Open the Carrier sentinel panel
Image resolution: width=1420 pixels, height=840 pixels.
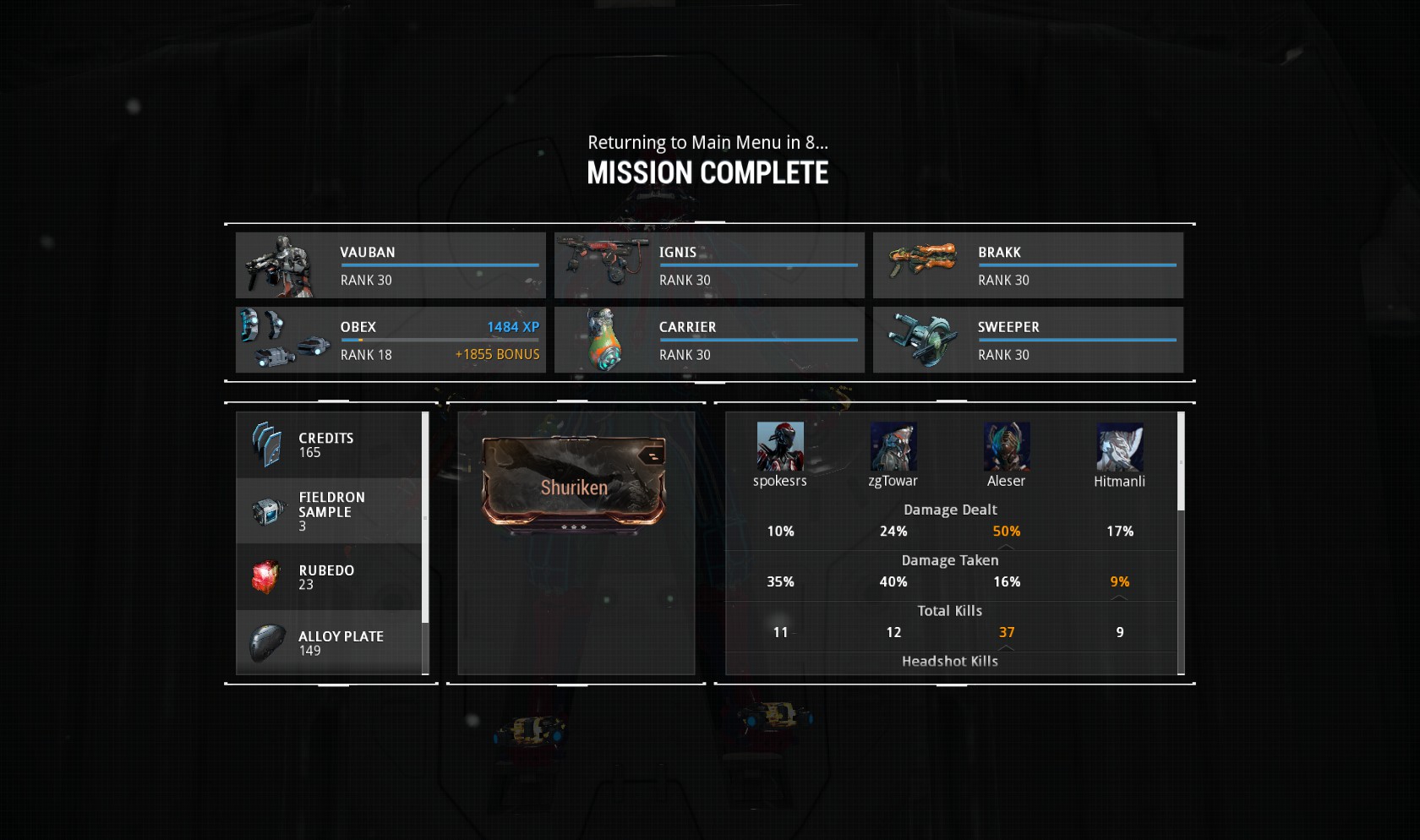click(x=709, y=340)
